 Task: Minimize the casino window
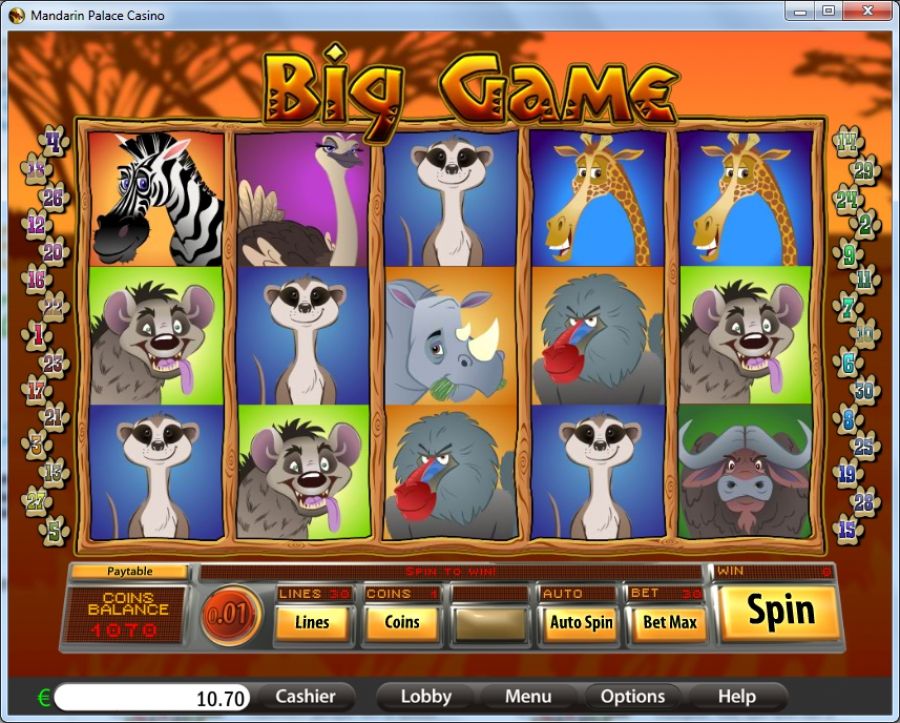point(798,11)
